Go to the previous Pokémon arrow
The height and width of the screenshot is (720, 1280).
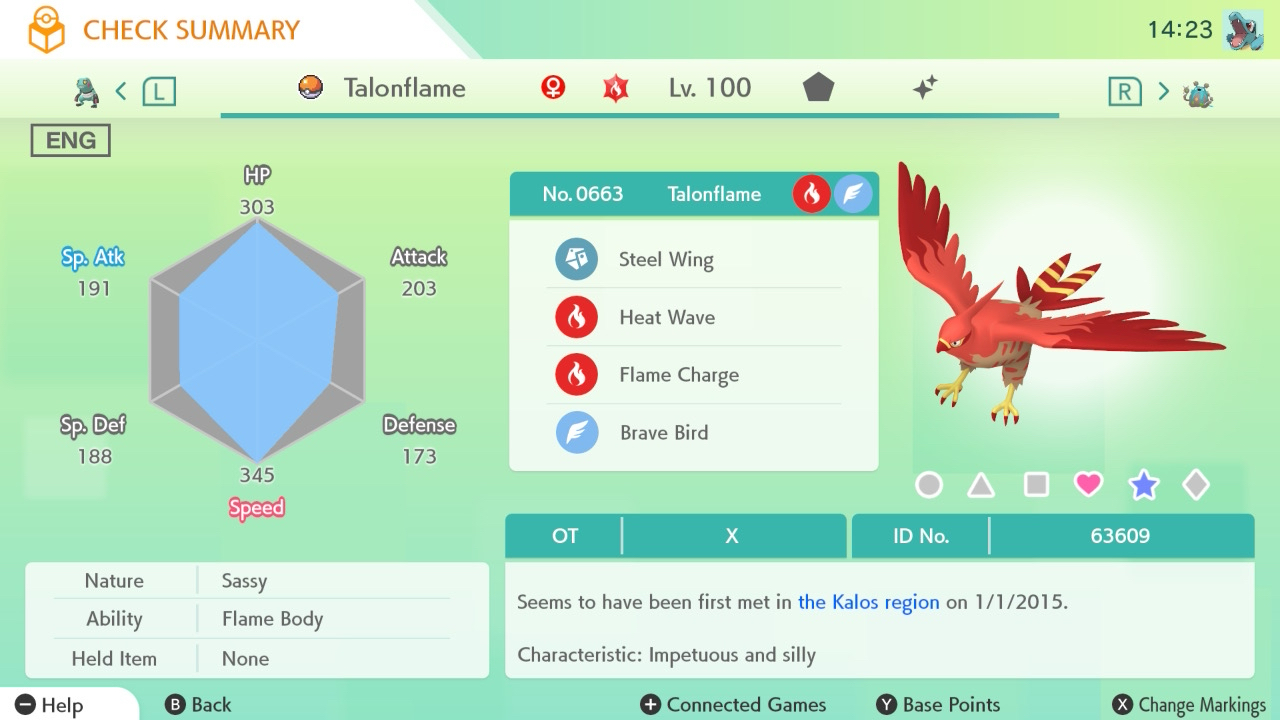click(x=121, y=92)
